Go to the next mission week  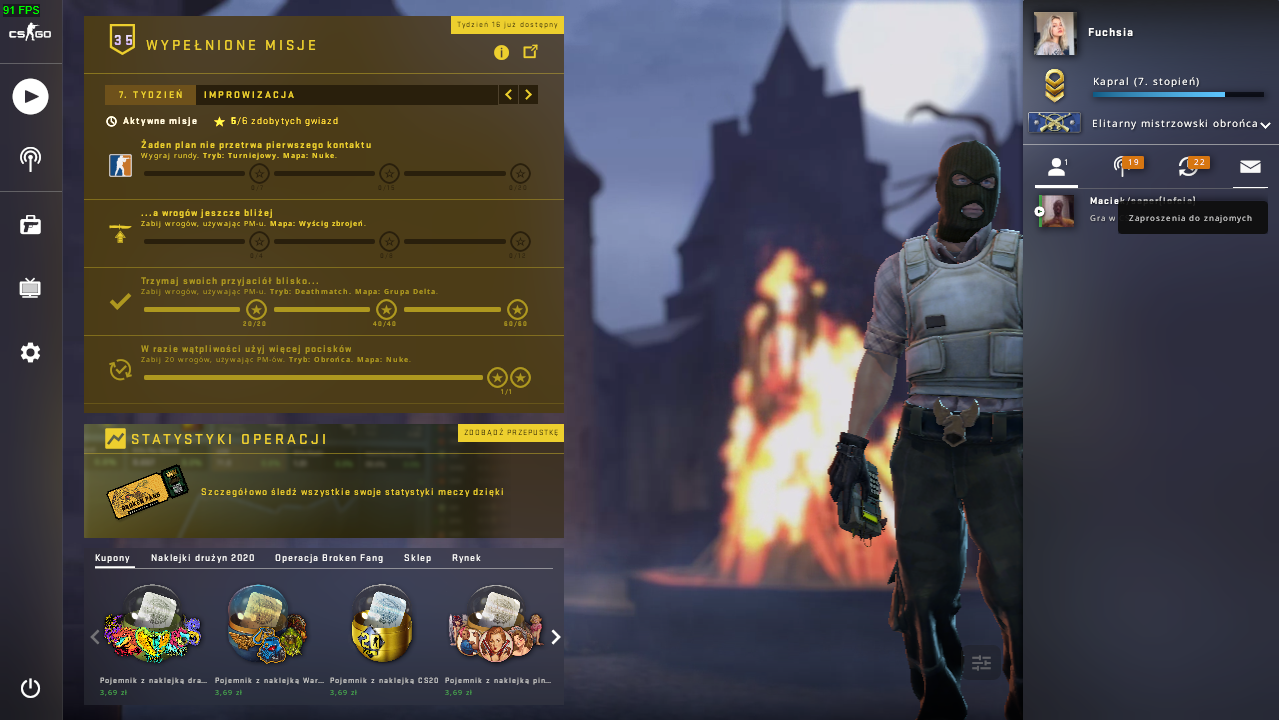(x=528, y=95)
